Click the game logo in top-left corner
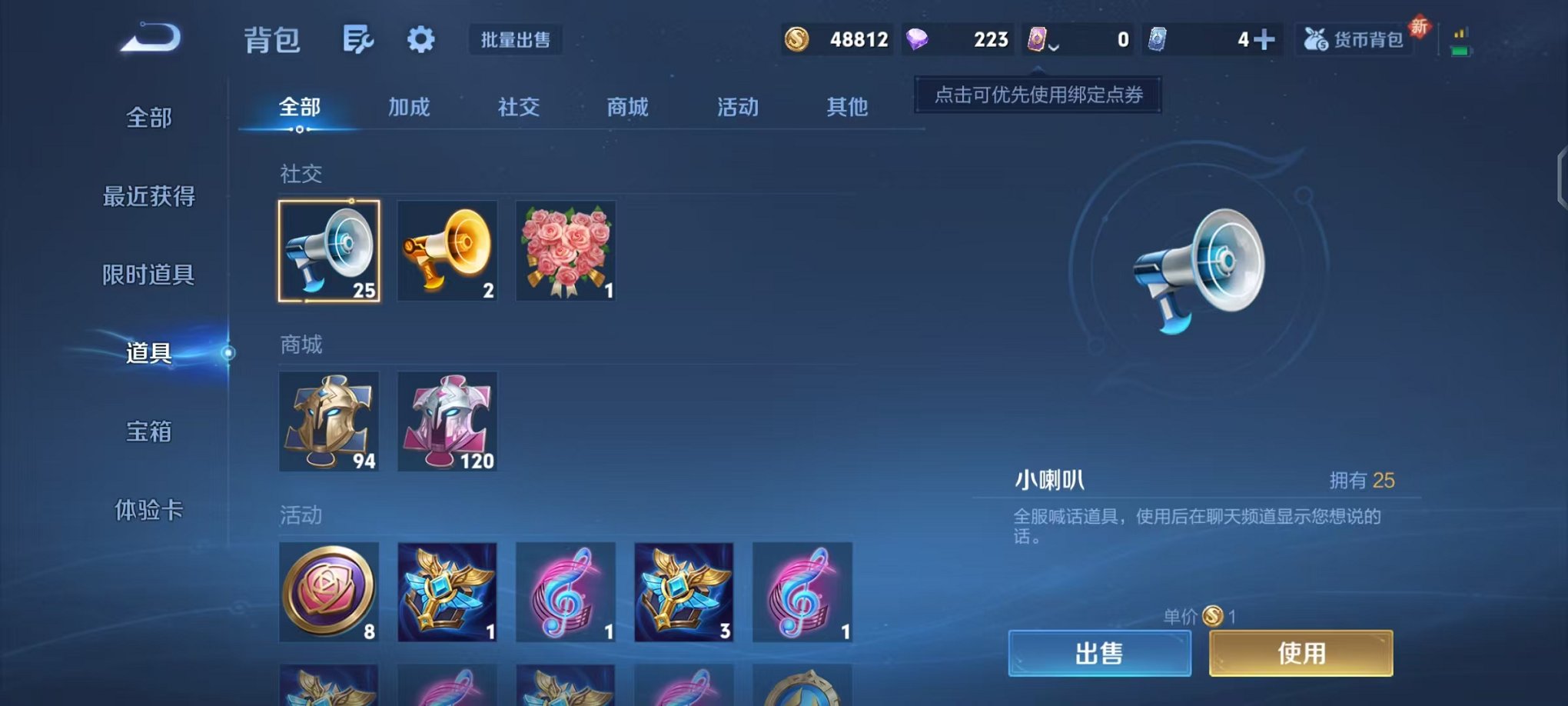 click(x=151, y=40)
